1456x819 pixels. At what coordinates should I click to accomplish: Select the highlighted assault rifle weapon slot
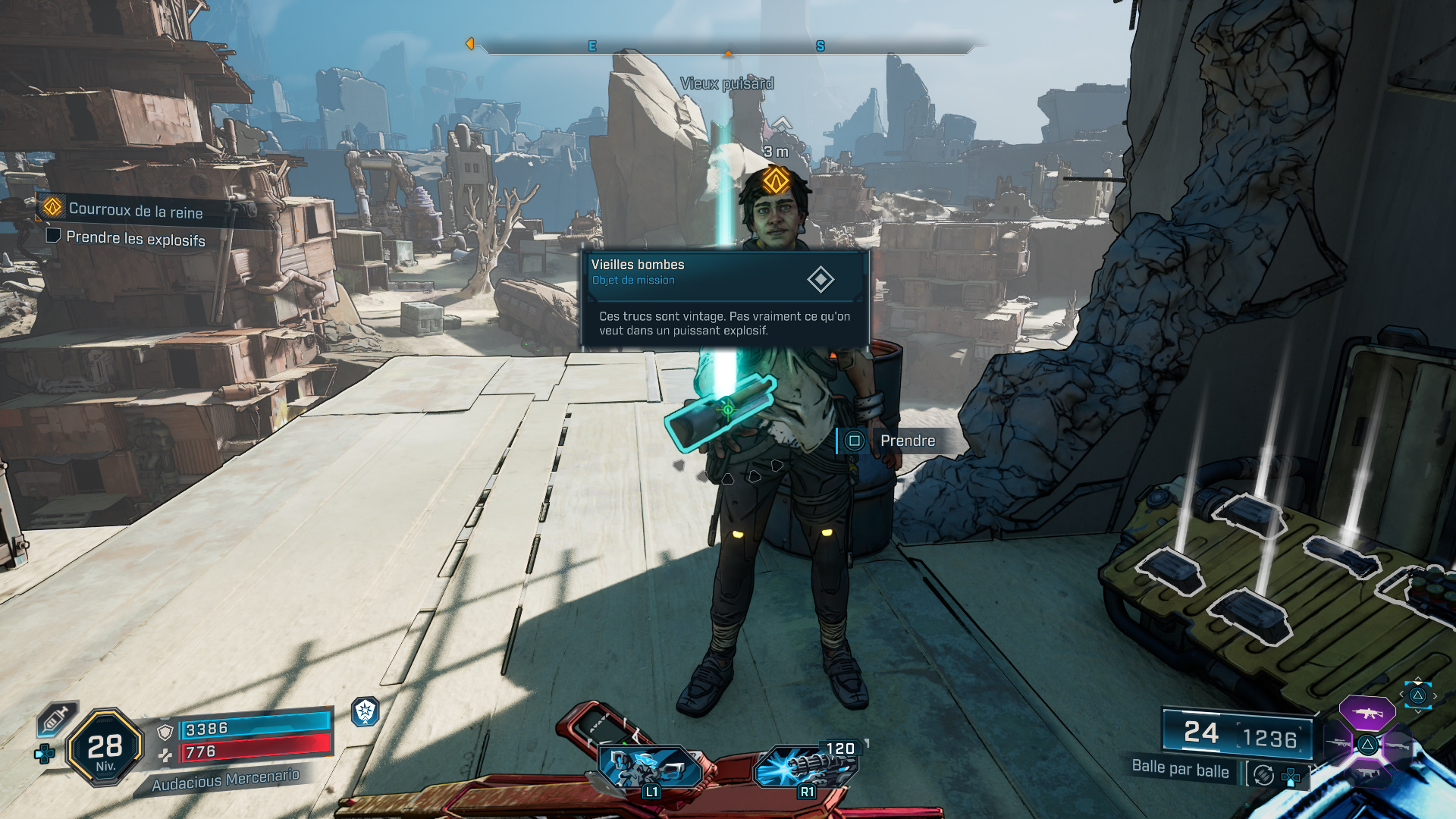pyautogui.click(x=1367, y=713)
